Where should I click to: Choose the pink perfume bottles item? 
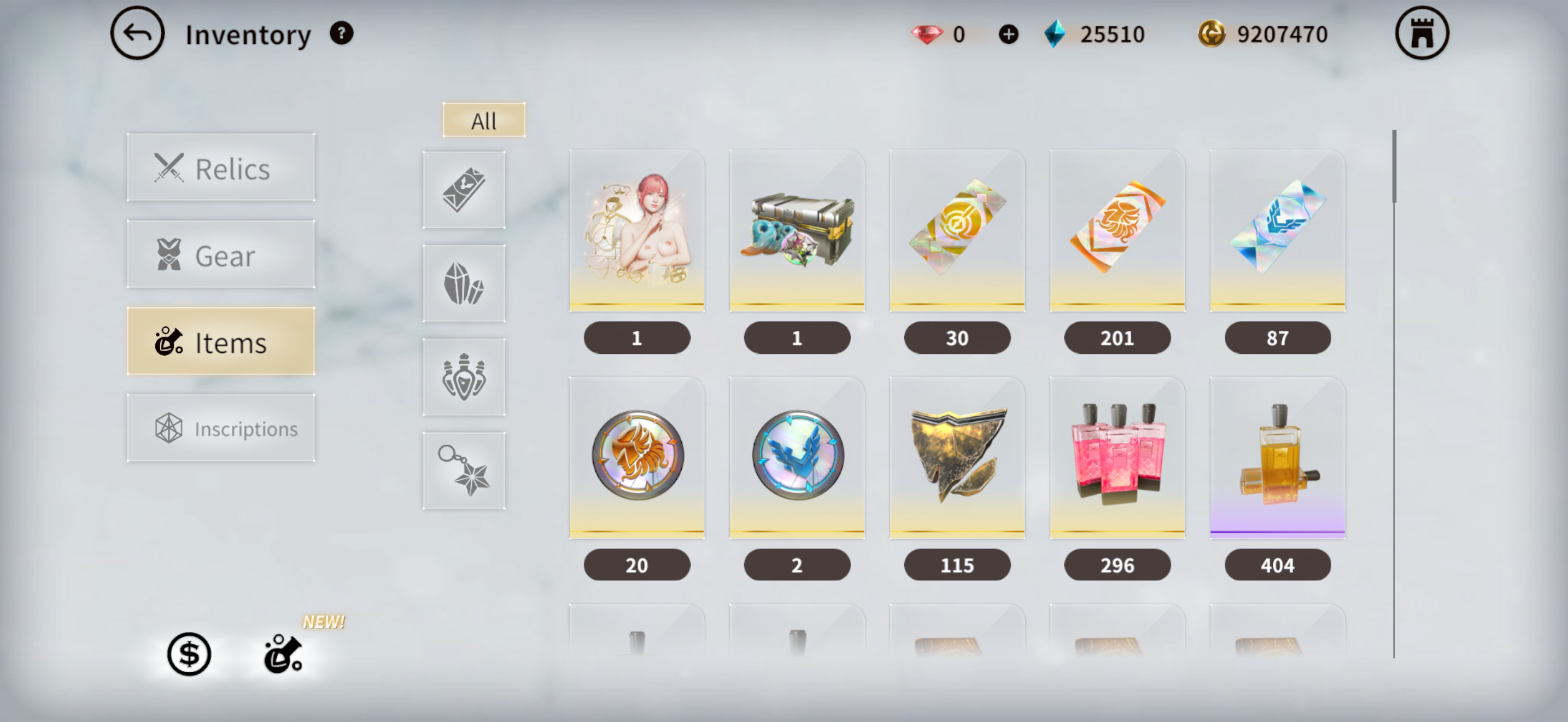click(x=1117, y=458)
